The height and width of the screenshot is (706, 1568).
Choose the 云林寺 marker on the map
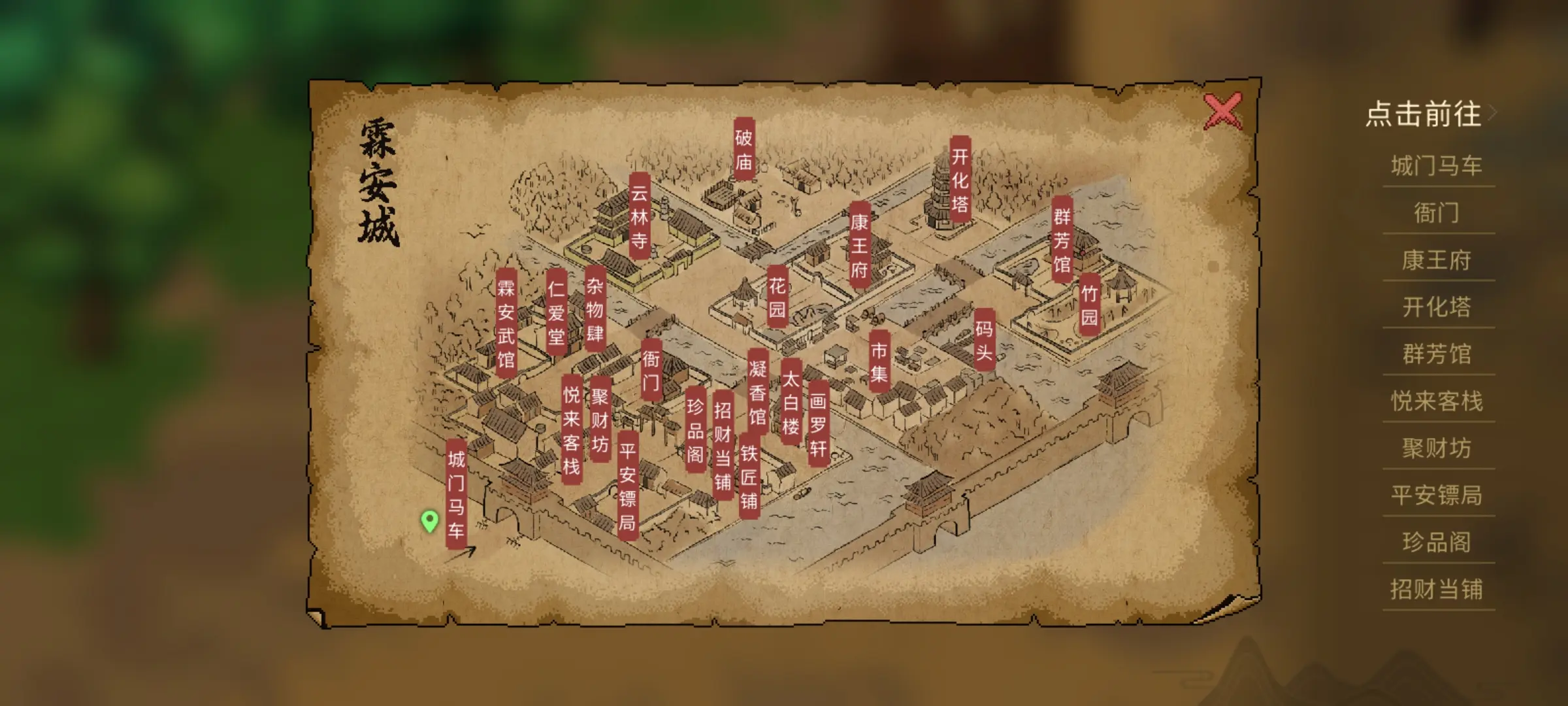[639, 216]
